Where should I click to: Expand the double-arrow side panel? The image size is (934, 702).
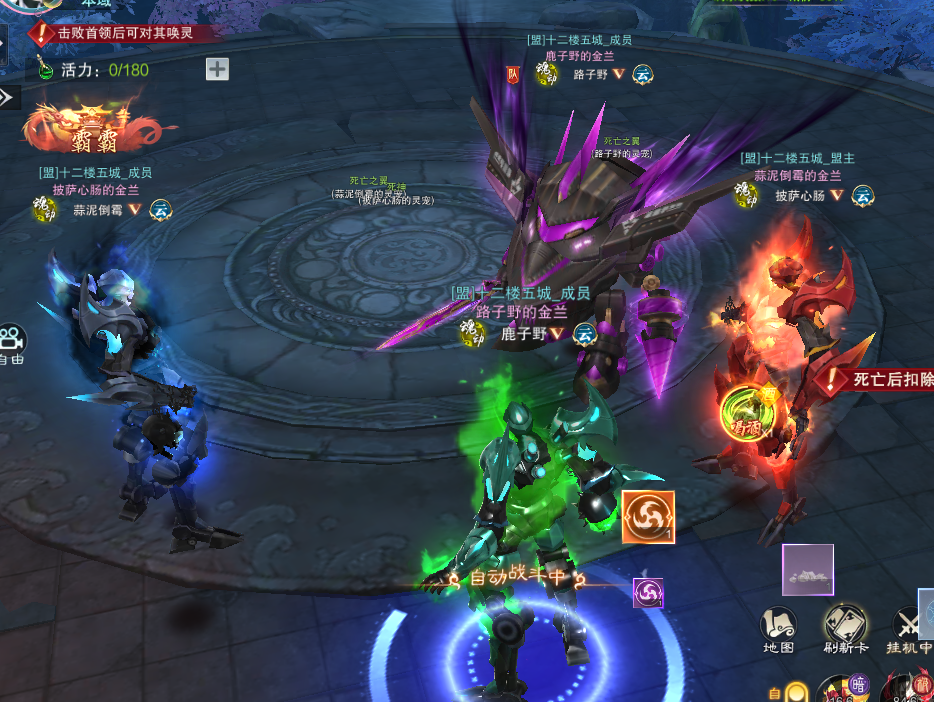pos(7,97)
